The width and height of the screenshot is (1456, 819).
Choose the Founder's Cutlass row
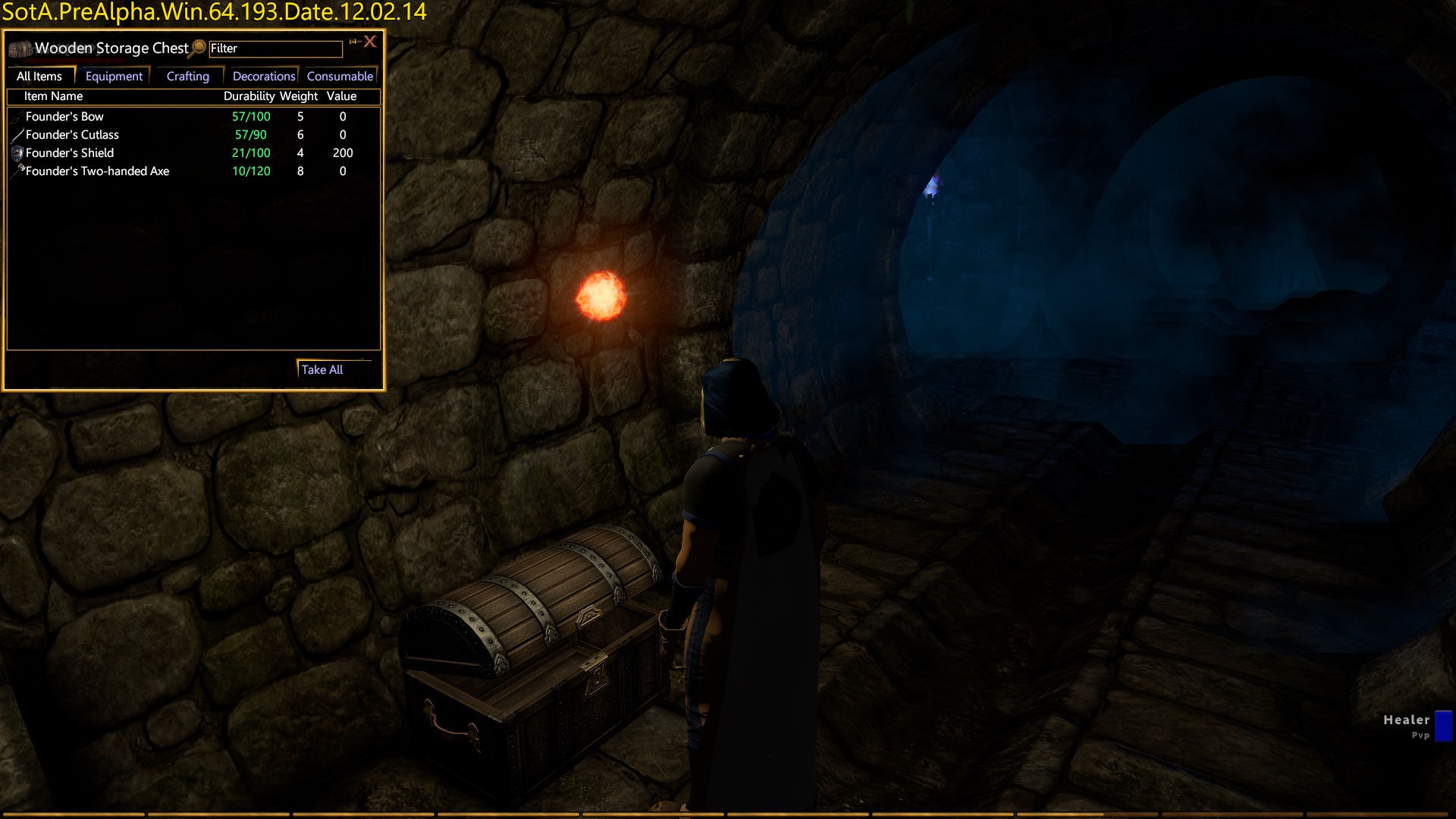click(72, 135)
